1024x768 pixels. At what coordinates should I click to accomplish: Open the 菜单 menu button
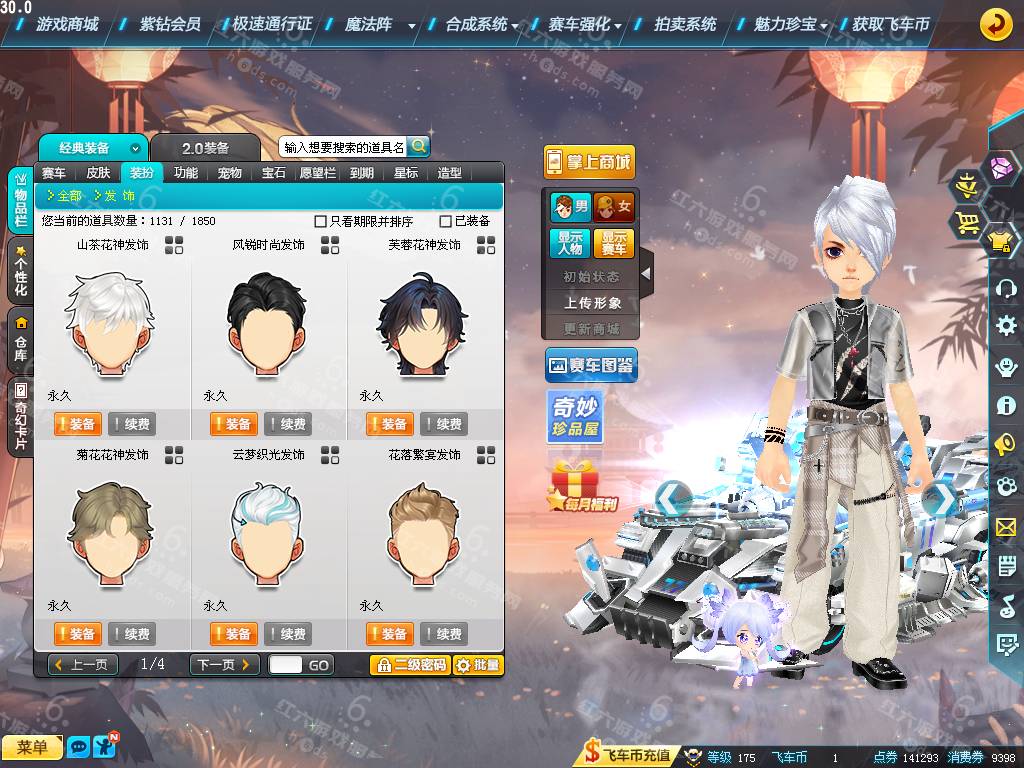[32, 747]
